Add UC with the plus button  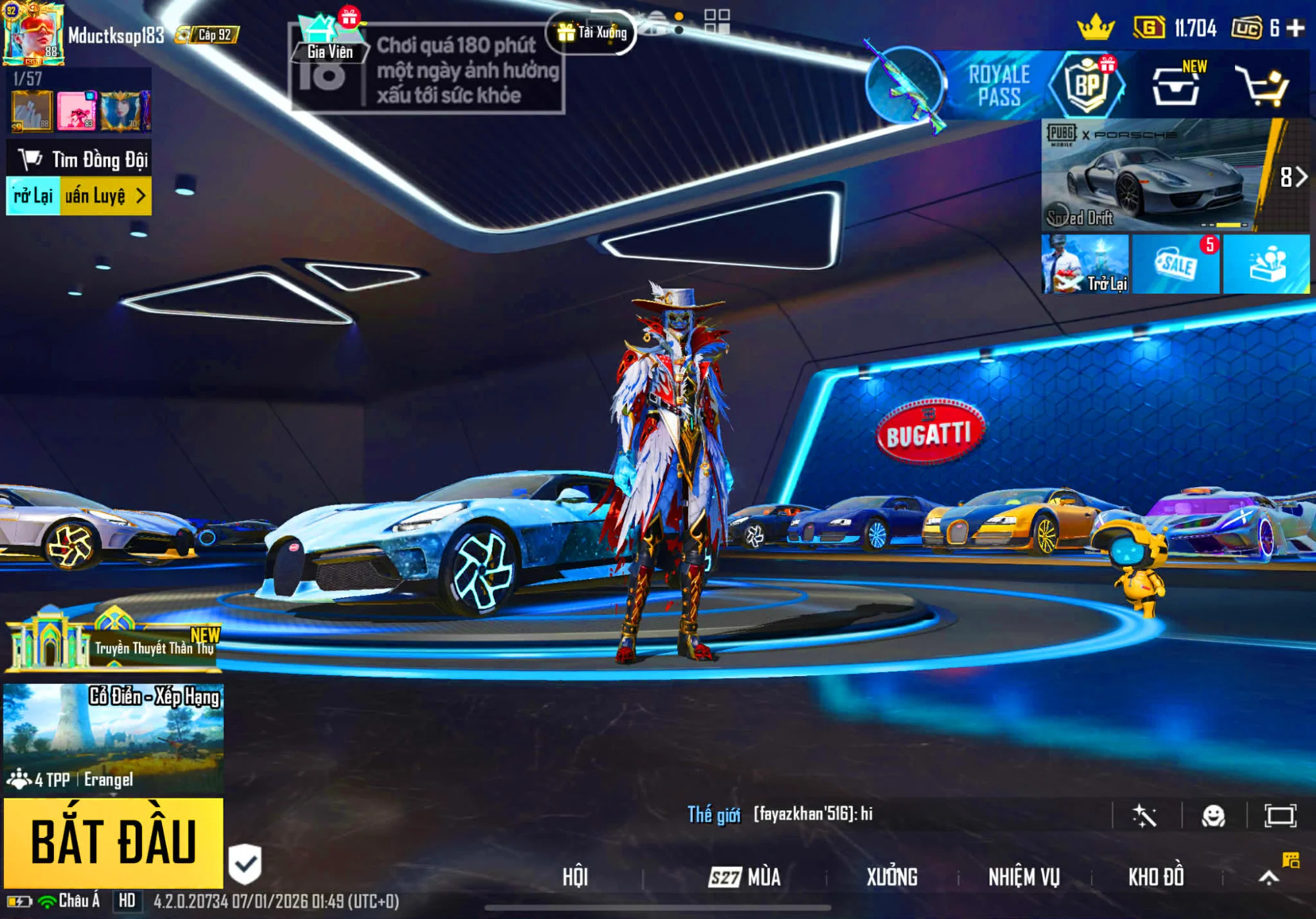click(x=1296, y=28)
